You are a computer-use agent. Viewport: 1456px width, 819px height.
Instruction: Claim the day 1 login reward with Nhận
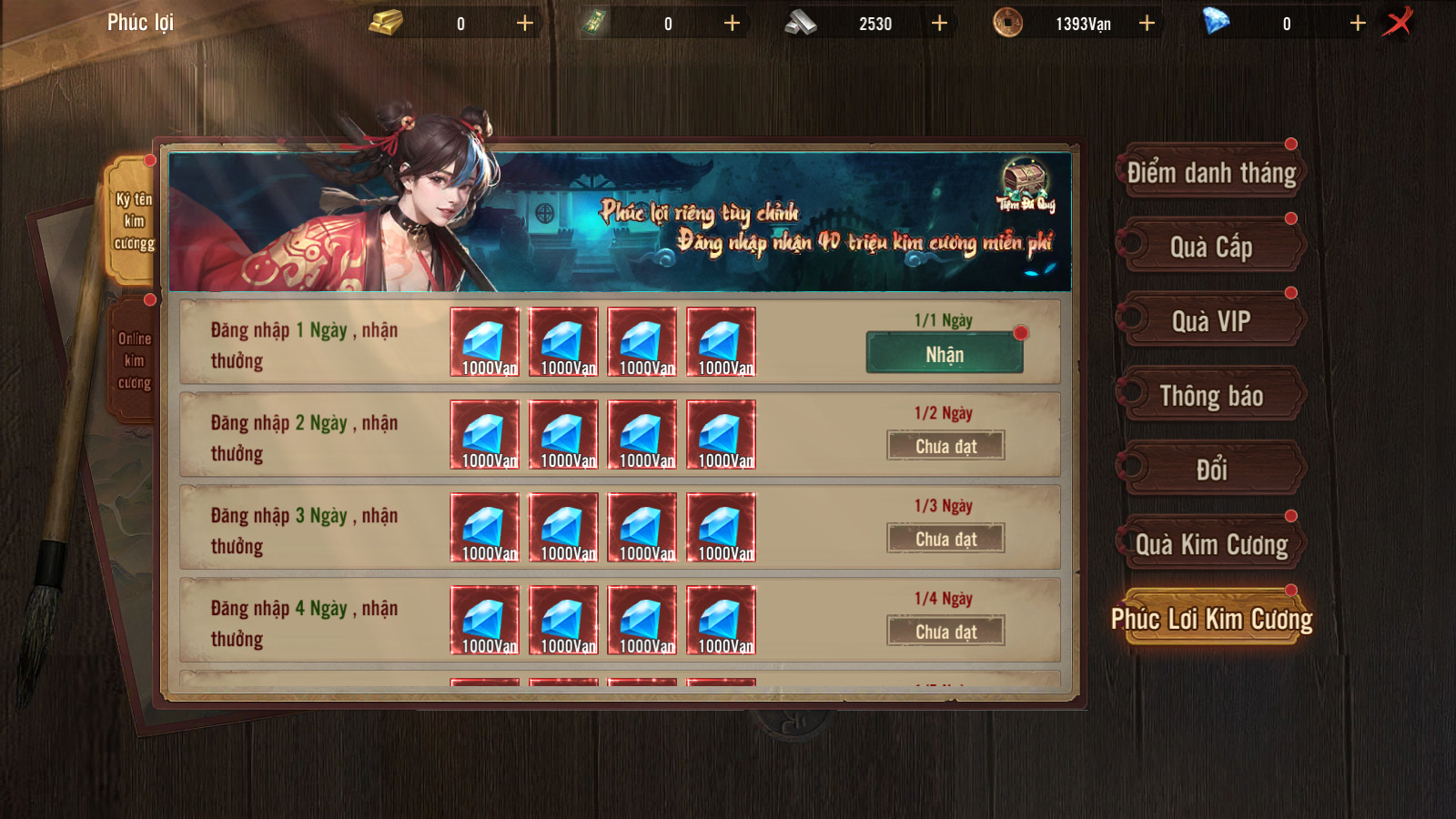click(945, 354)
